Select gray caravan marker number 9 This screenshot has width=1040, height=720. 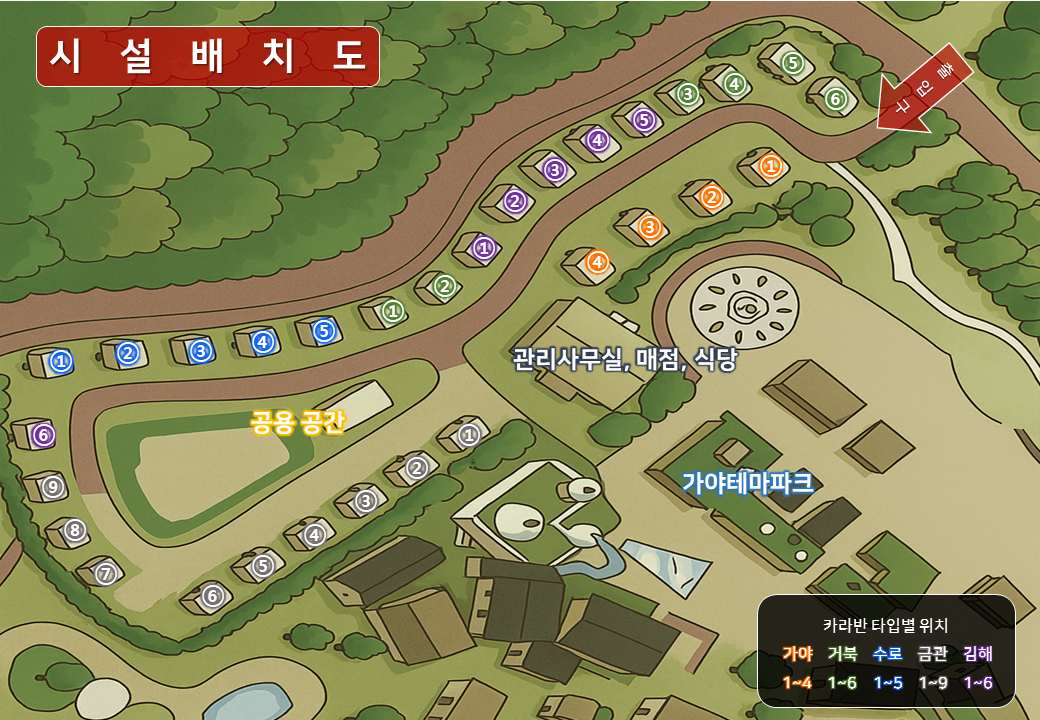(x=53, y=486)
